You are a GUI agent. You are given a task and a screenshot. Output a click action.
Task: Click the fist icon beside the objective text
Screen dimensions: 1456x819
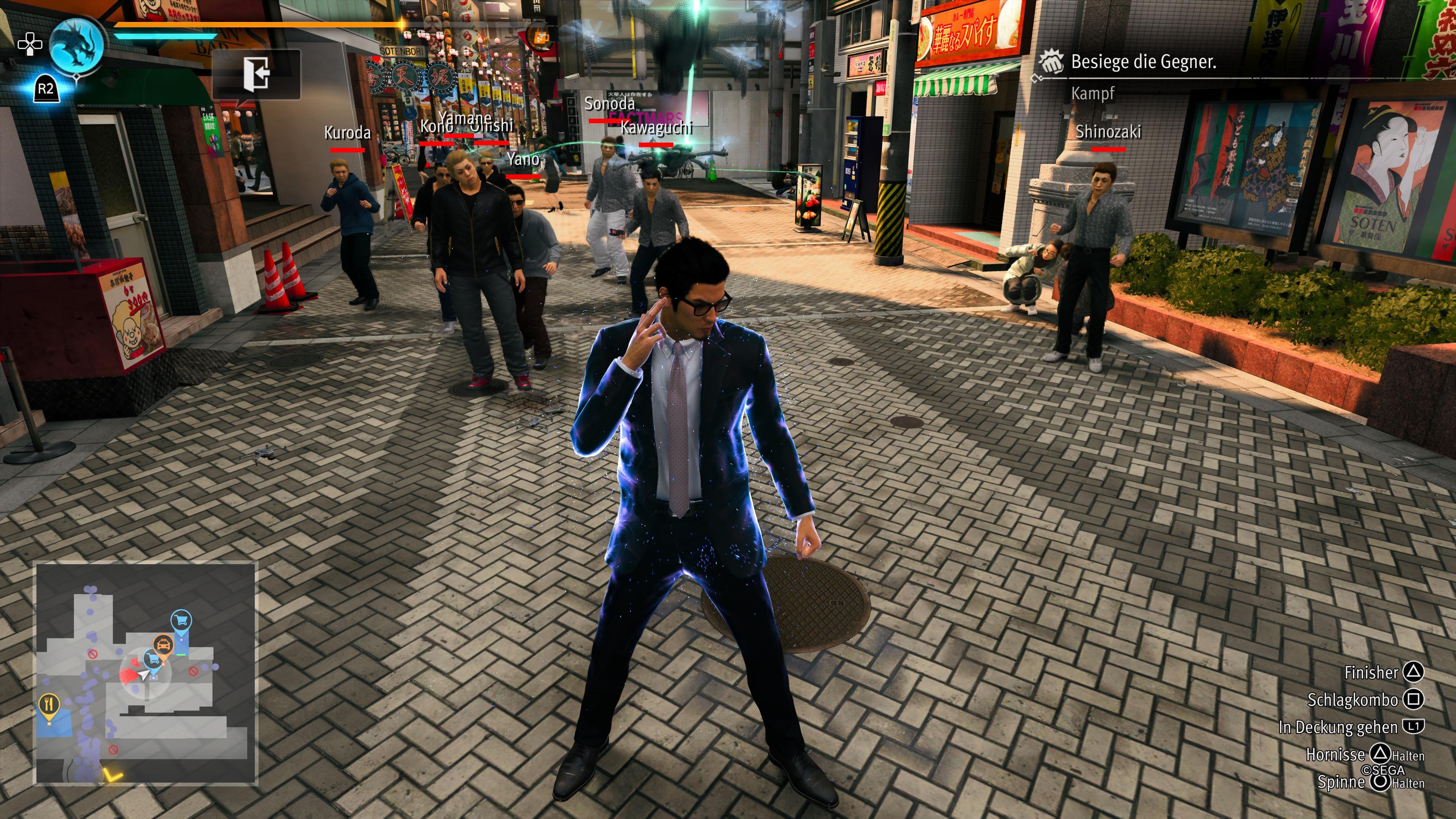pos(1053,62)
